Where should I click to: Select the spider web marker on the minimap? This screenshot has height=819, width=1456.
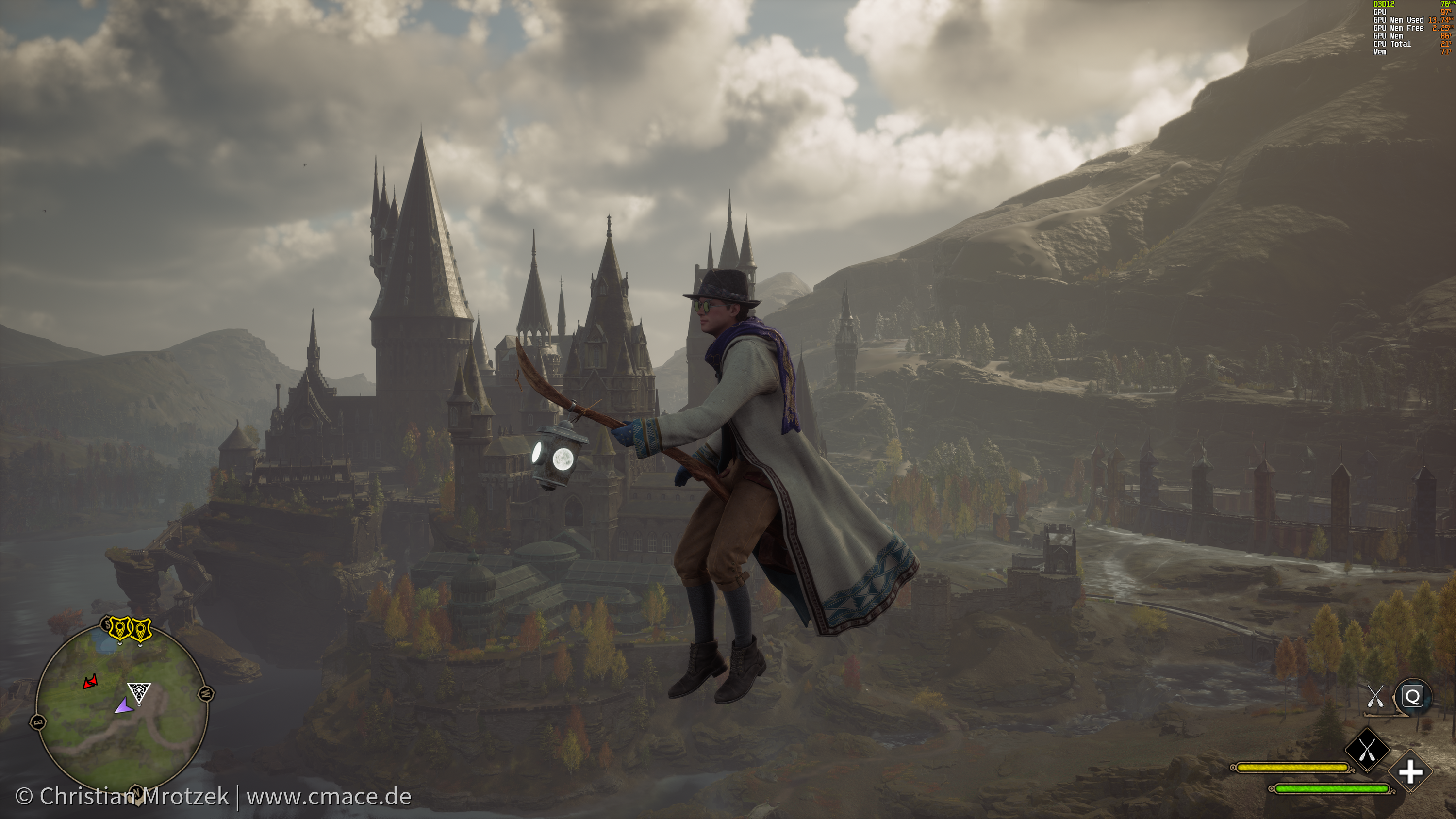click(x=138, y=692)
